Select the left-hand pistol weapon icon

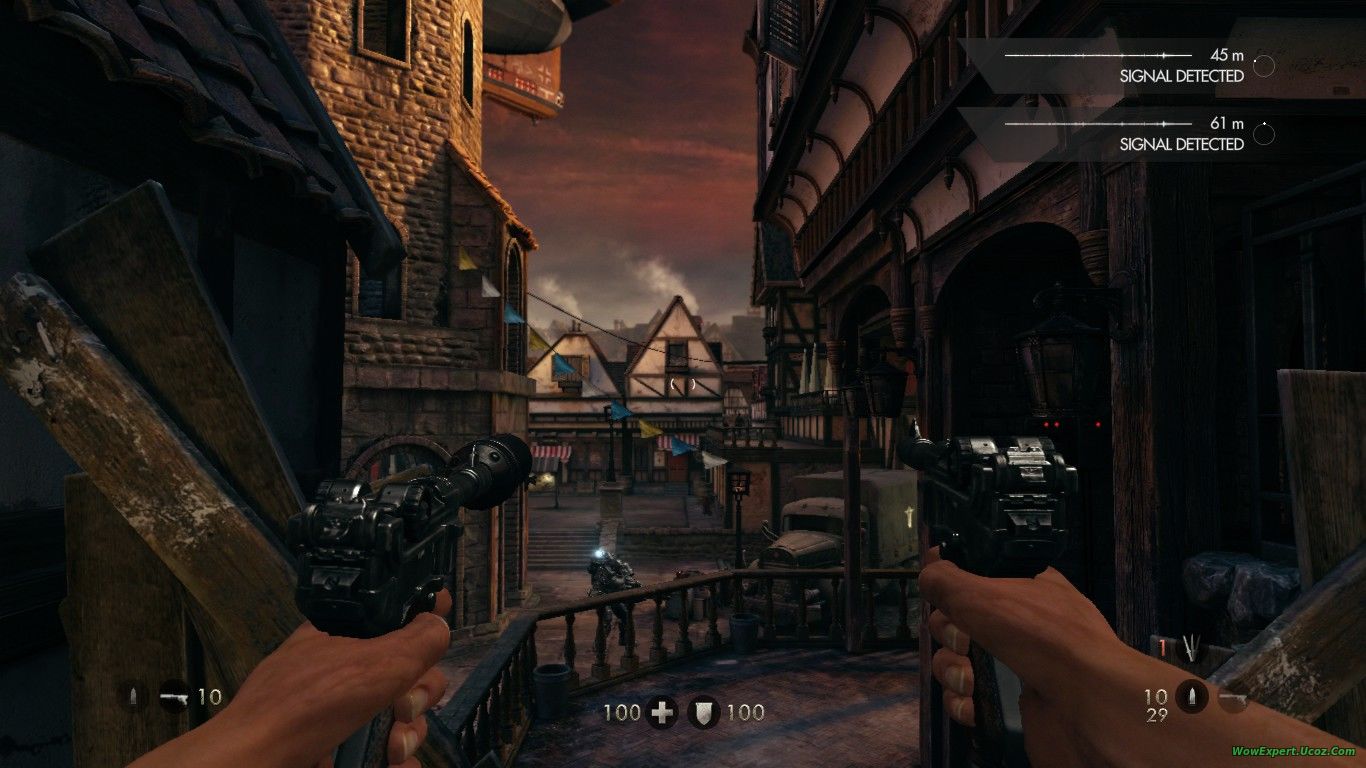click(174, 696)
